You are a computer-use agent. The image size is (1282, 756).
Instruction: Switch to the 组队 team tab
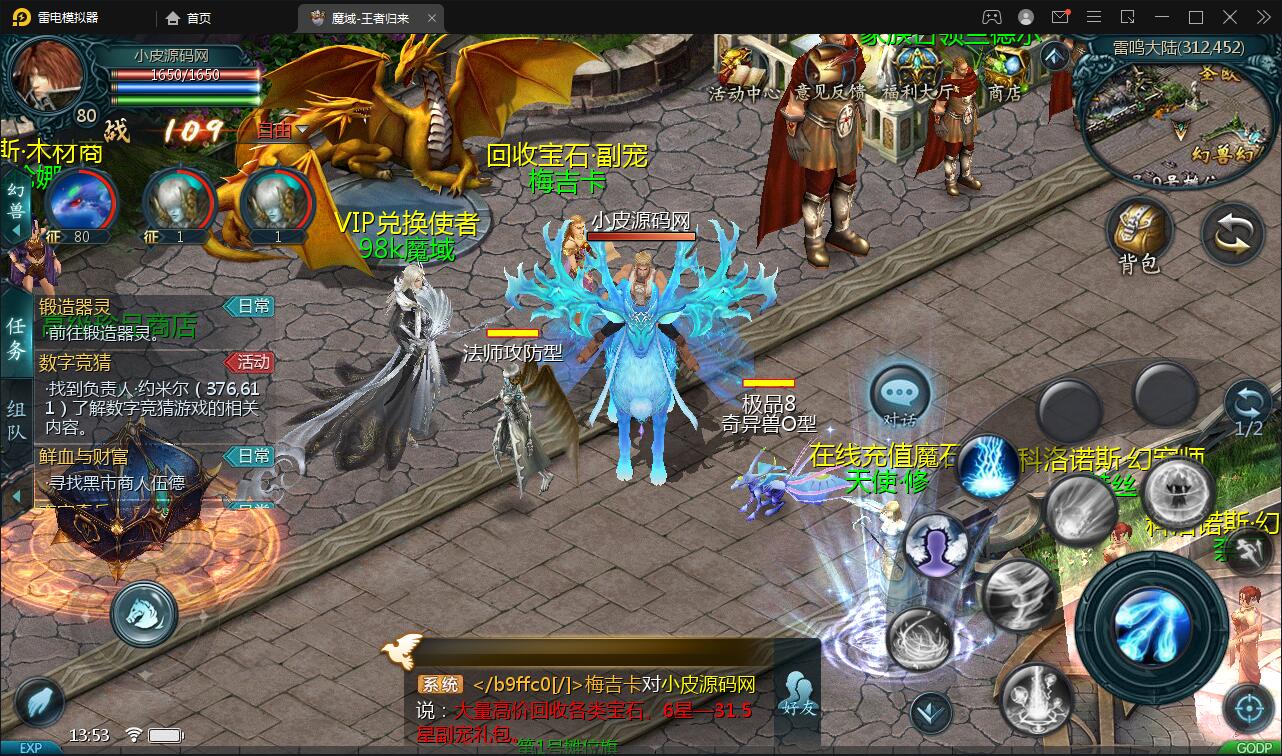click(17, 421)
